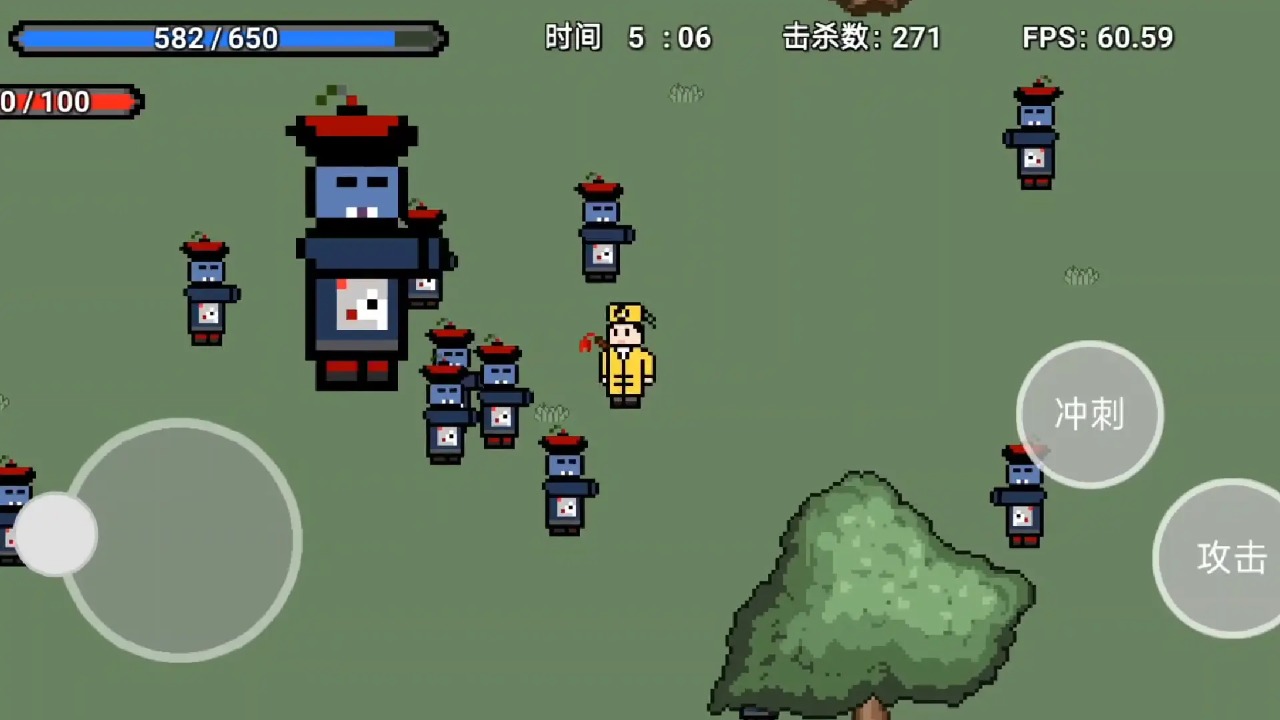The height and width of the screenshot is (720, 1280).
Task: Click the FPS 60.59 counter
Action: (1095, 38)
